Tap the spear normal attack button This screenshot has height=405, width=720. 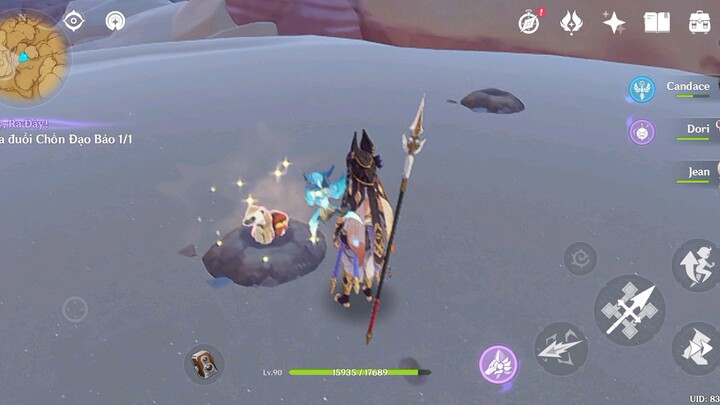pyautogui.click(x=630, y=310)
